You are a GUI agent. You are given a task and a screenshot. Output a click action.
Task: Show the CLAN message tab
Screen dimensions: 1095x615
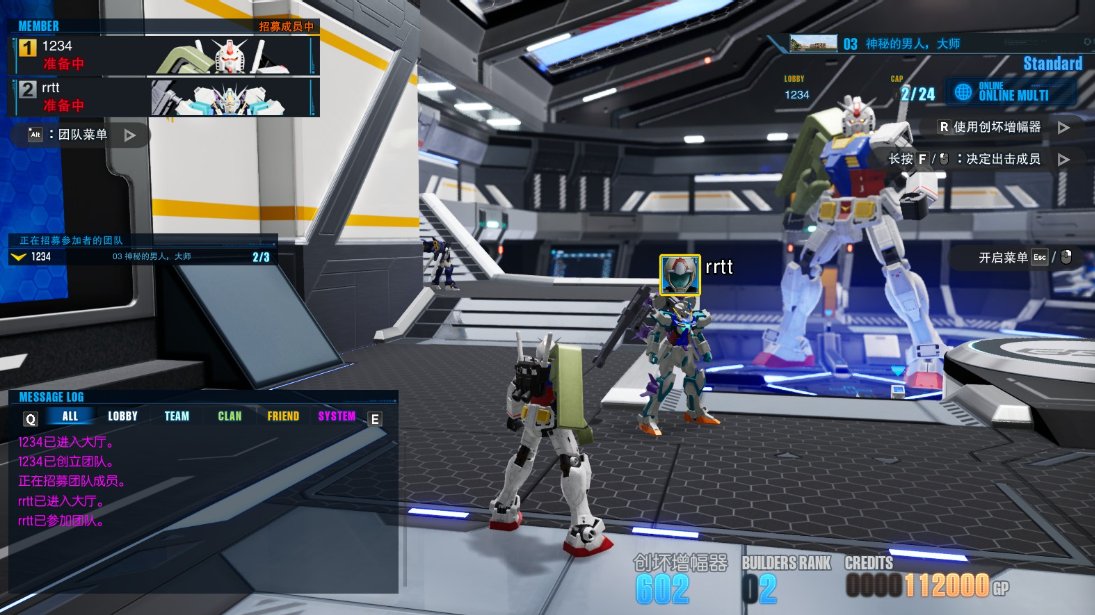pyautogui.click(x=230, y=417)
